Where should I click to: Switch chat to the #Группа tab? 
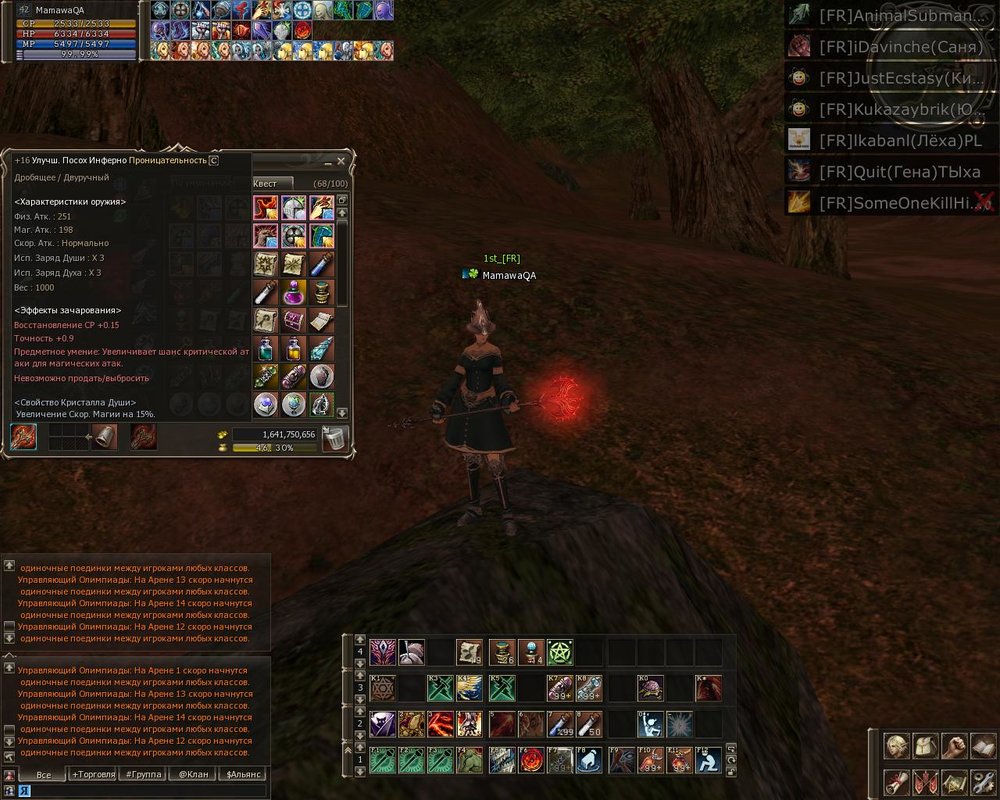144,774
